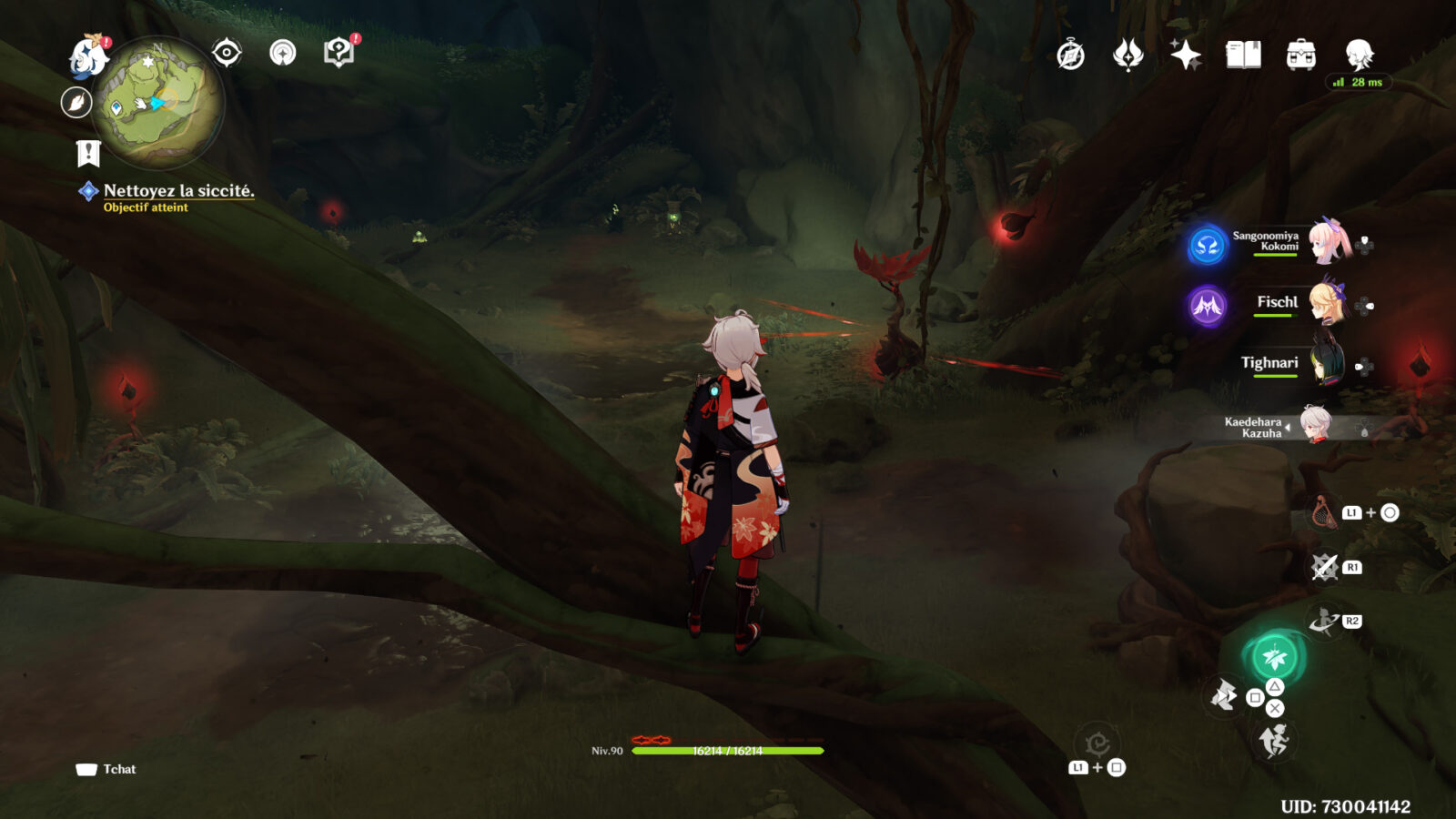The image size is (1456, 819).
Task: Open the Paimon menu icon
Action: 86,55
